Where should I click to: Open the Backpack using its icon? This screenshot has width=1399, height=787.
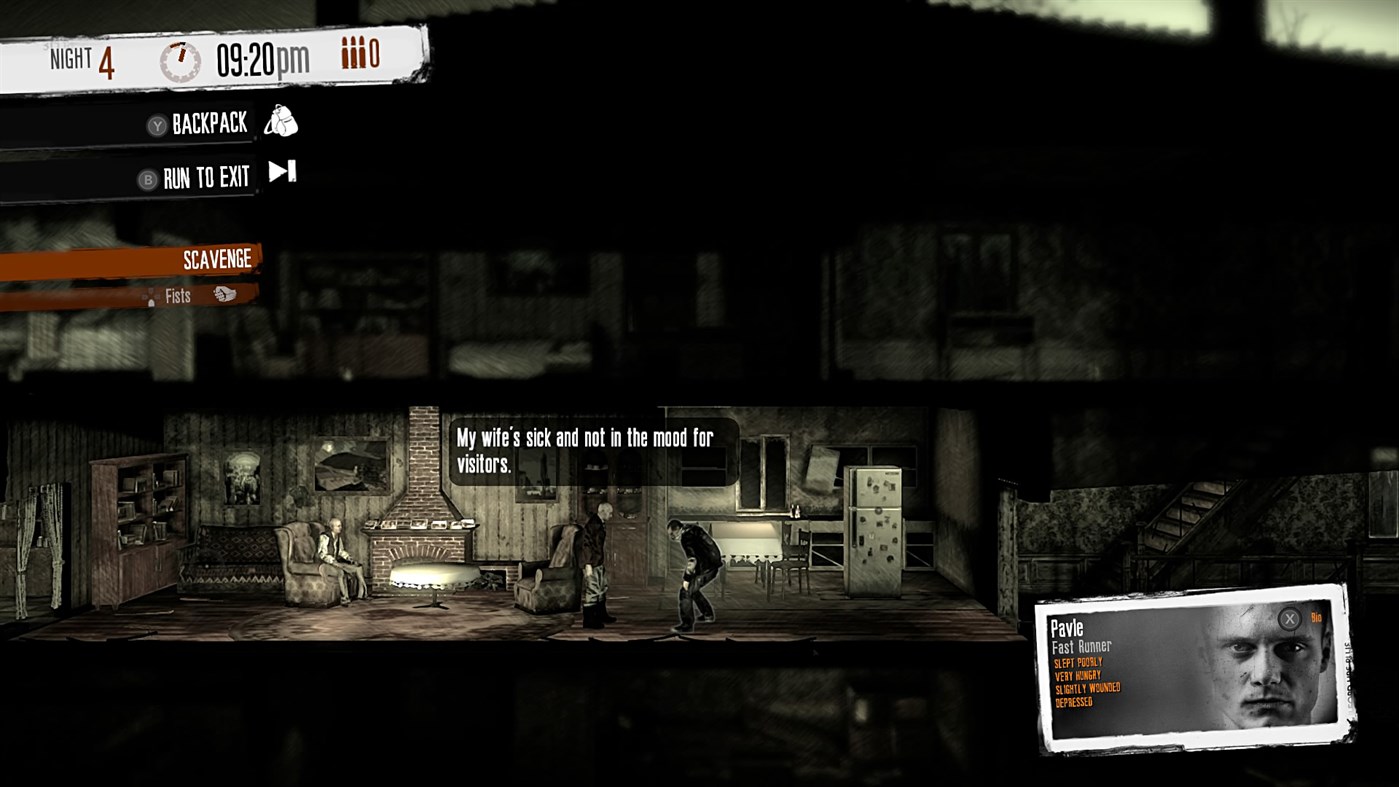tap(281, 123)
